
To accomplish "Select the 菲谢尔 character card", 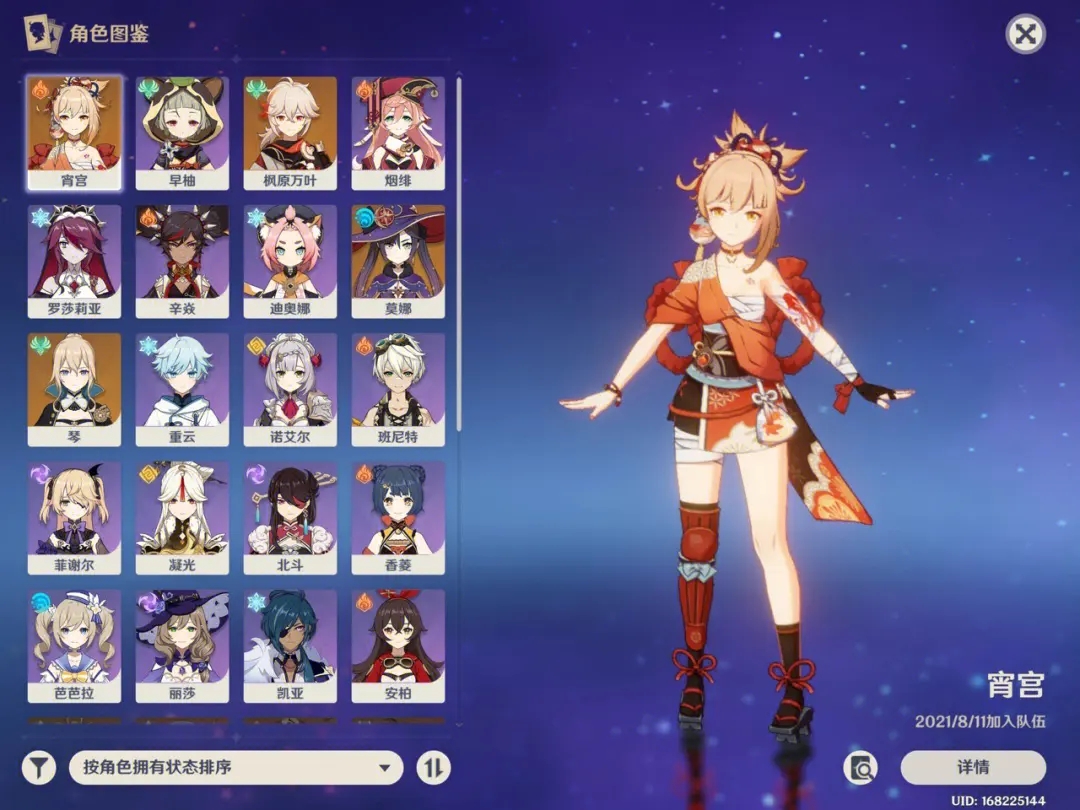I will click(74, 517).
